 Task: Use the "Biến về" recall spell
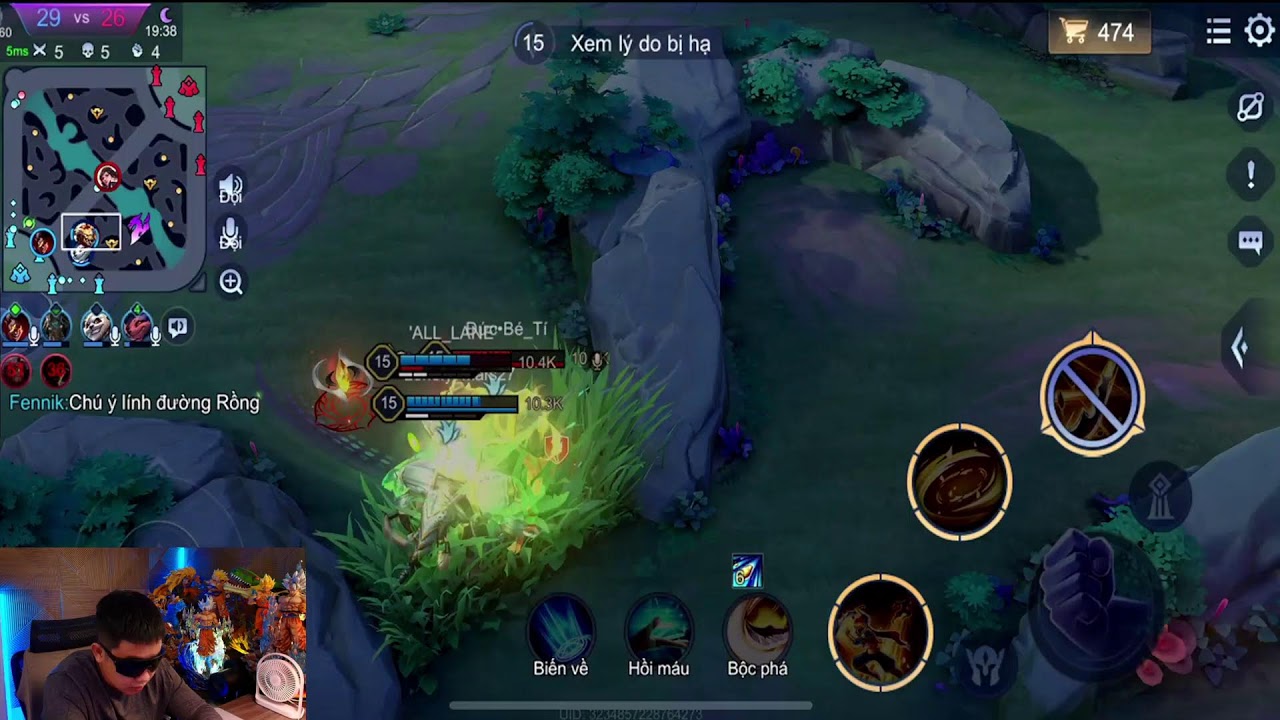(561, 630)
